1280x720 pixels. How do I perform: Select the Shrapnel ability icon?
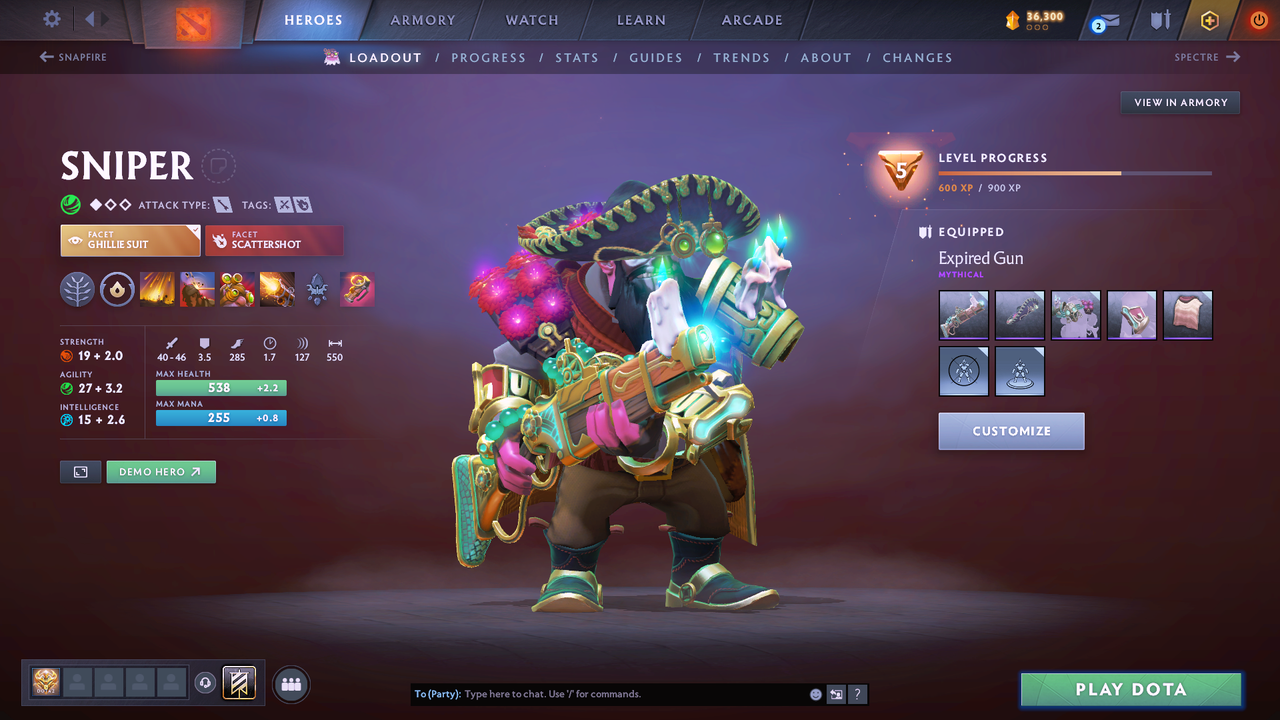click(x=157, y=290)
